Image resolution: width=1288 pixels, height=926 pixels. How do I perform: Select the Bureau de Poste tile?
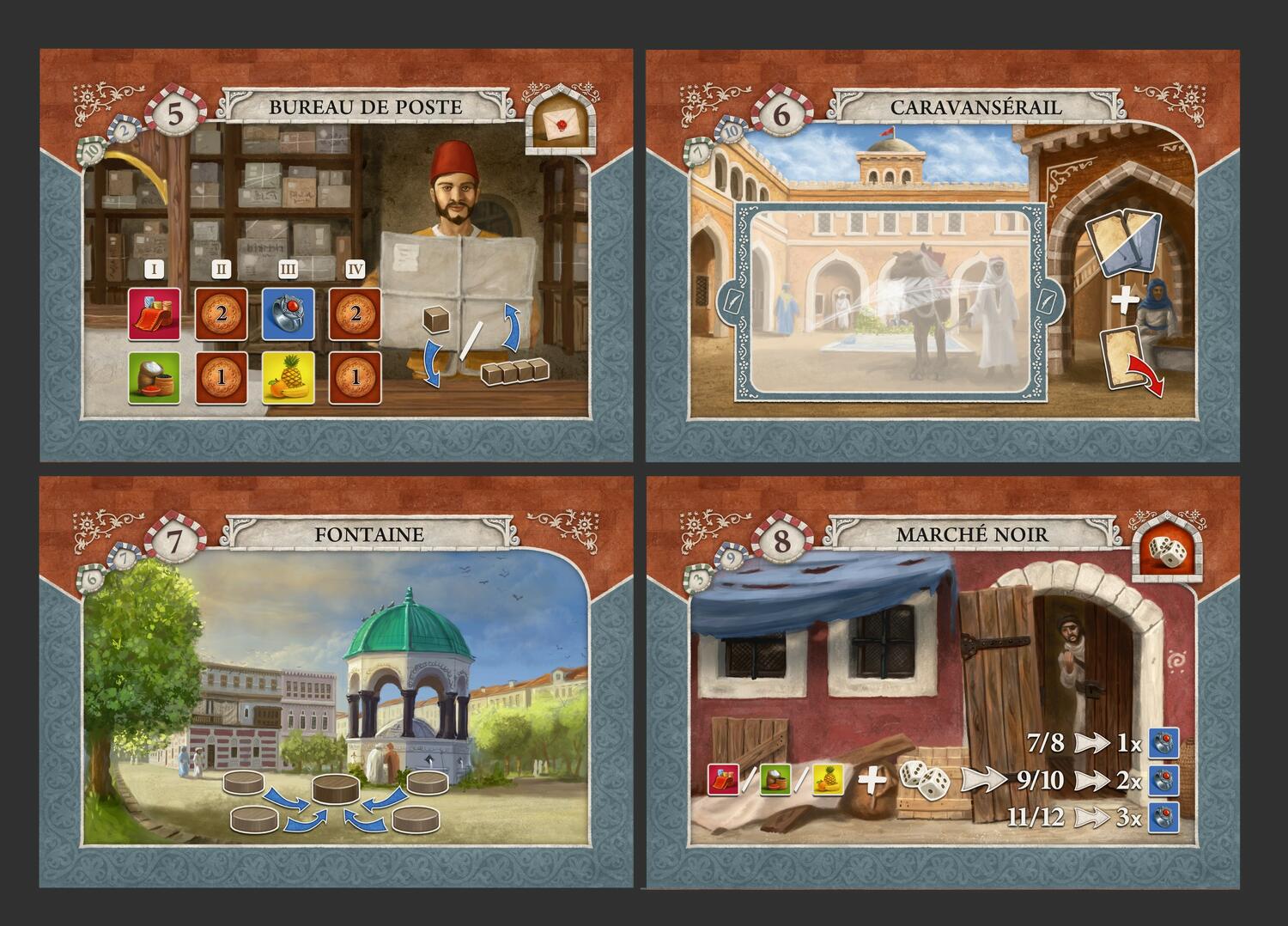(x=336, y=255)
